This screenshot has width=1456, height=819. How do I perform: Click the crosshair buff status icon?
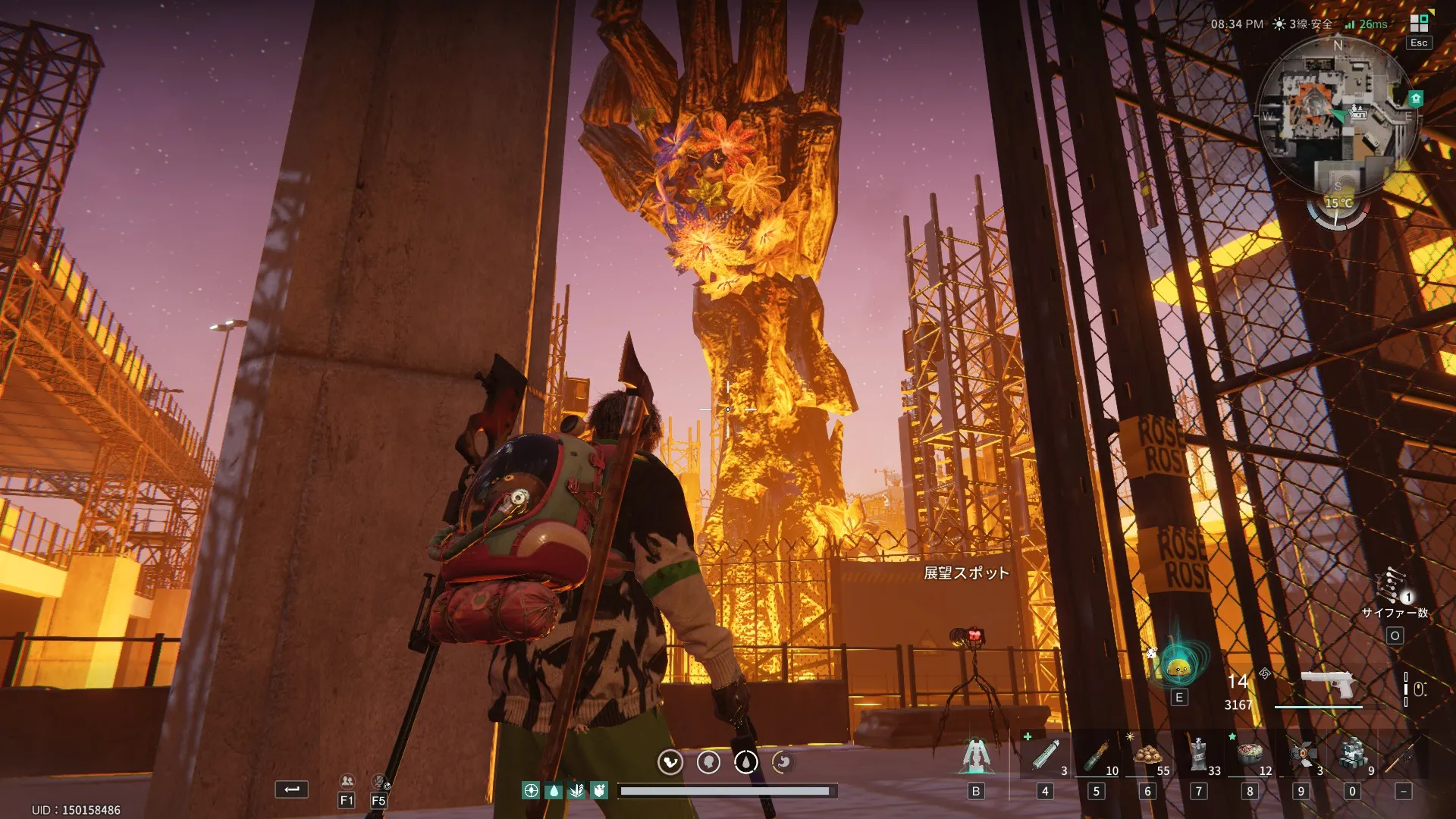pyautogui.click(x=531, y=791)
